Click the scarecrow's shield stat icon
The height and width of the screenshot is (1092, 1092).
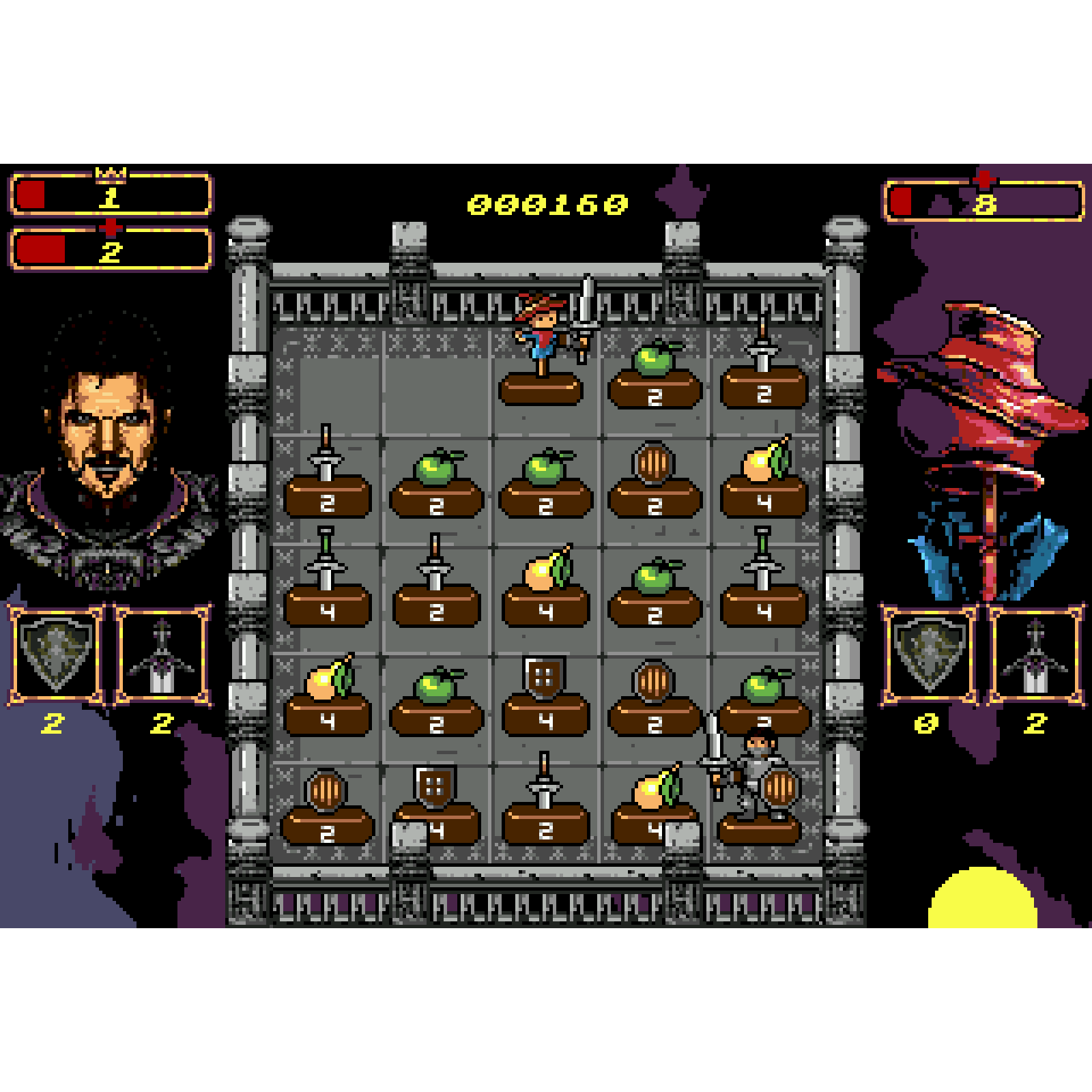[x=930, y=655]
